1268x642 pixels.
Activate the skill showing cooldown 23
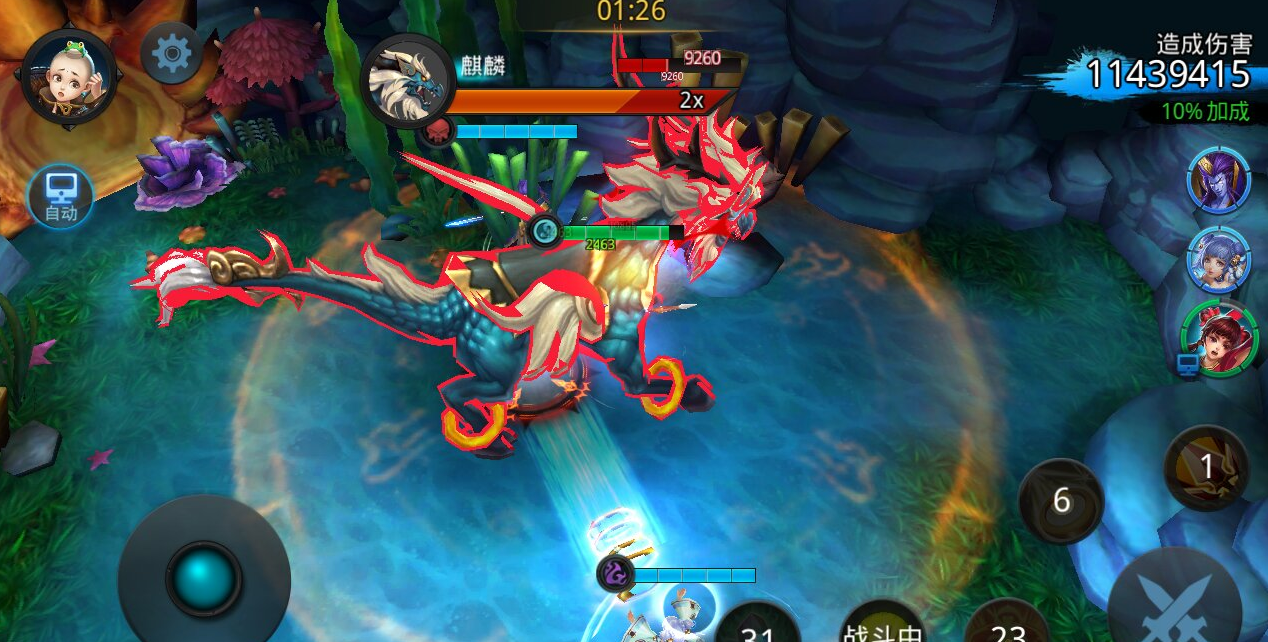[1008, 625]
